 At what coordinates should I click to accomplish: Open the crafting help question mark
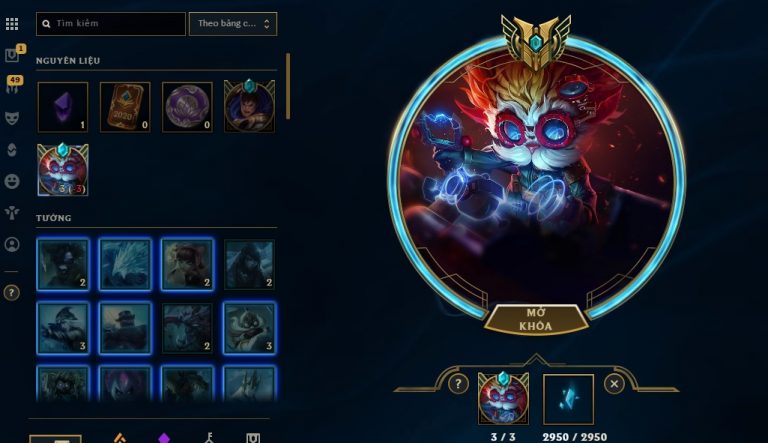pyautogui.click(x=458, y=383)
